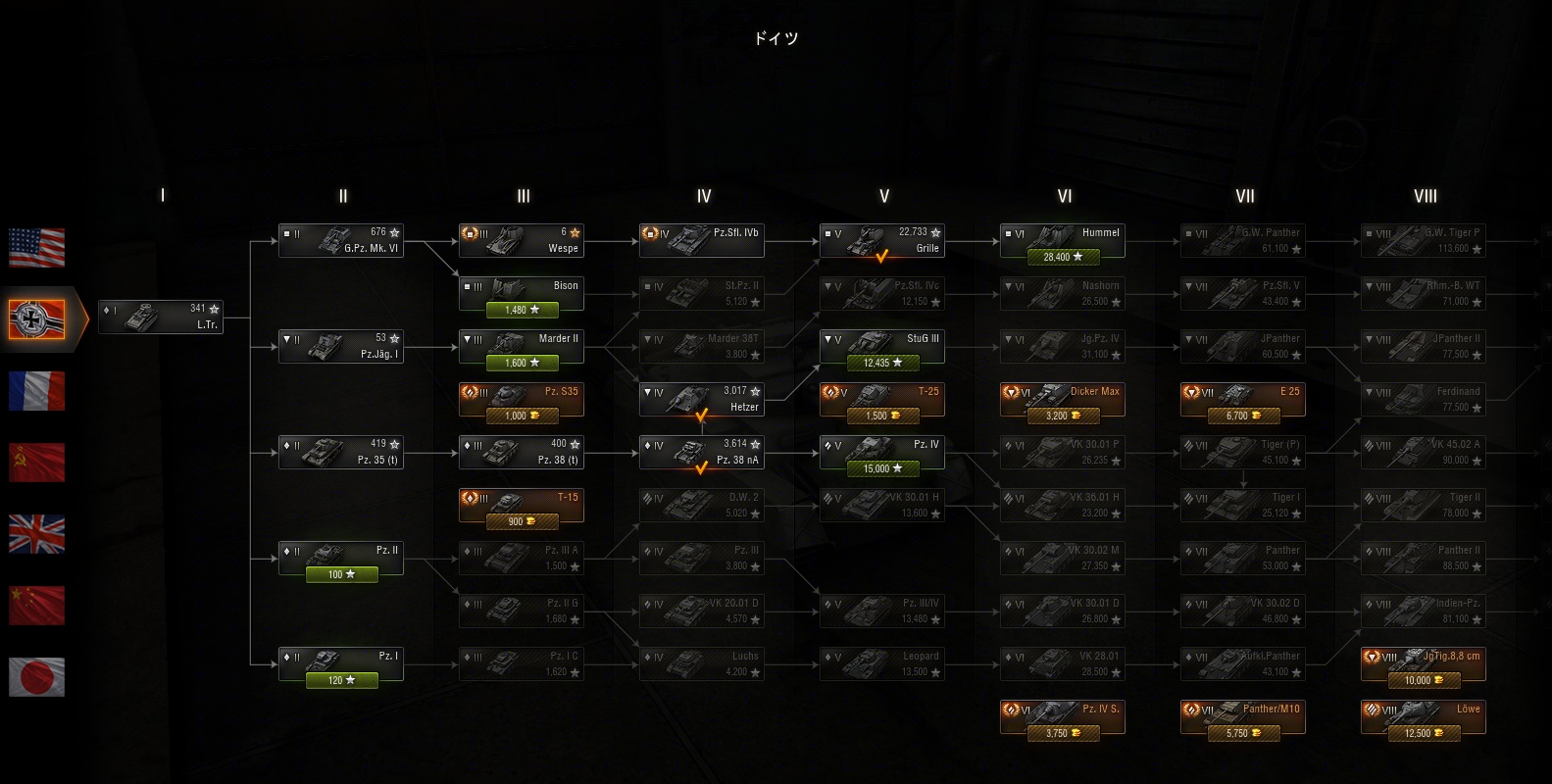Research the Bison for 1,480 XP
The image size is (1552, 784).
(x=522, y=310)
